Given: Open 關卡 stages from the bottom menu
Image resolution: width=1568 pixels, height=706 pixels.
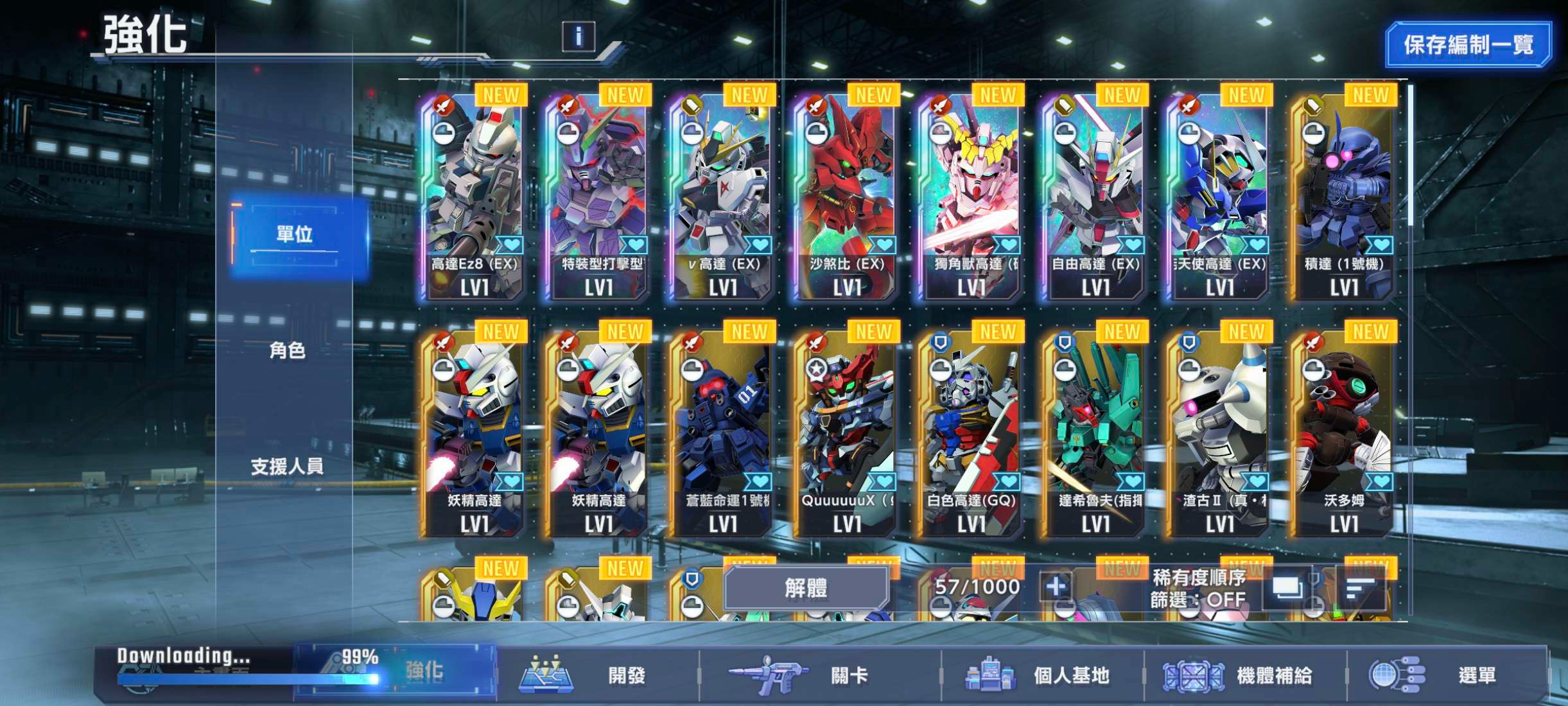Looking at the screenshot, I should pyautogui.click(x=819, y=675).
